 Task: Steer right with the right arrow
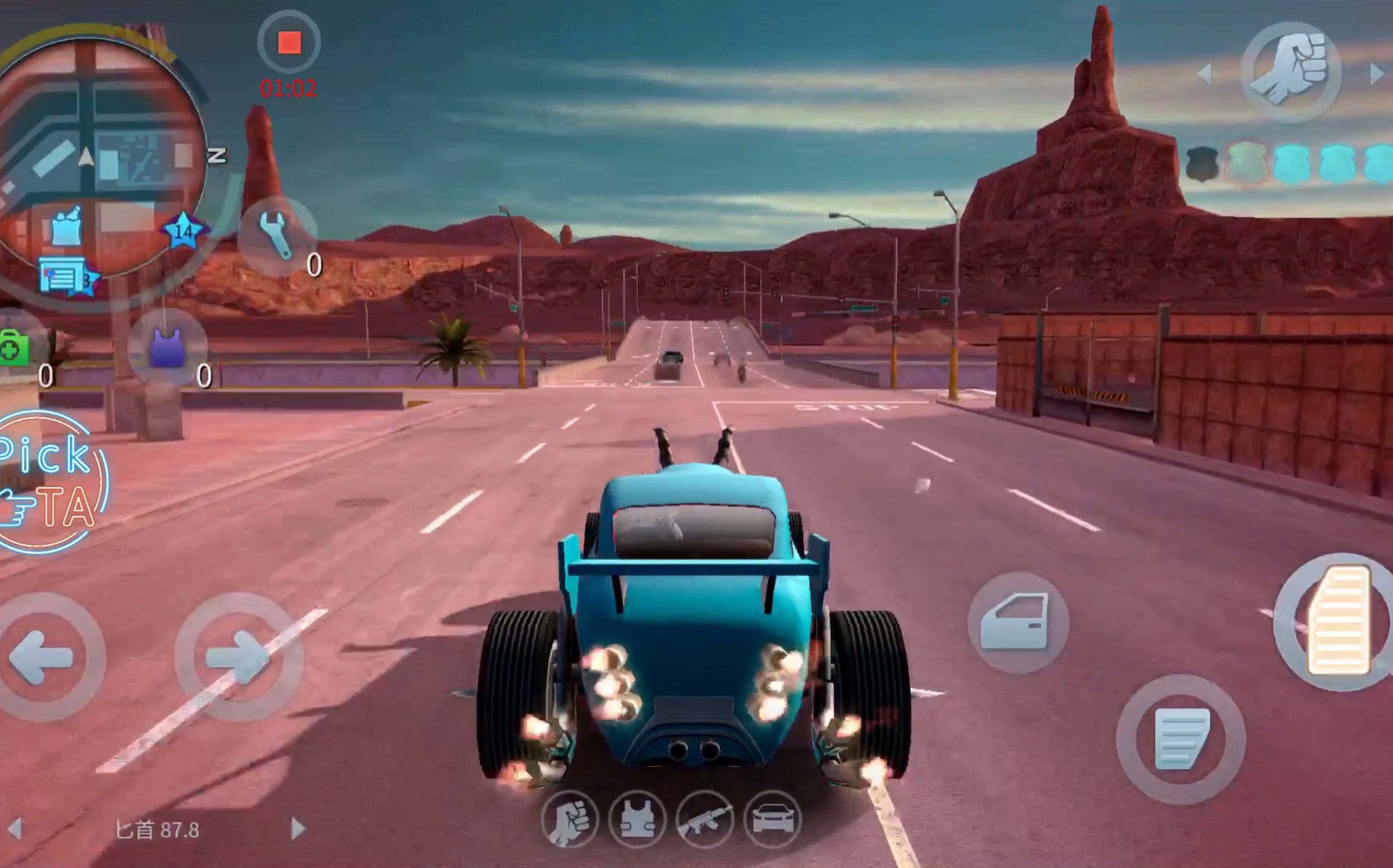238,658
